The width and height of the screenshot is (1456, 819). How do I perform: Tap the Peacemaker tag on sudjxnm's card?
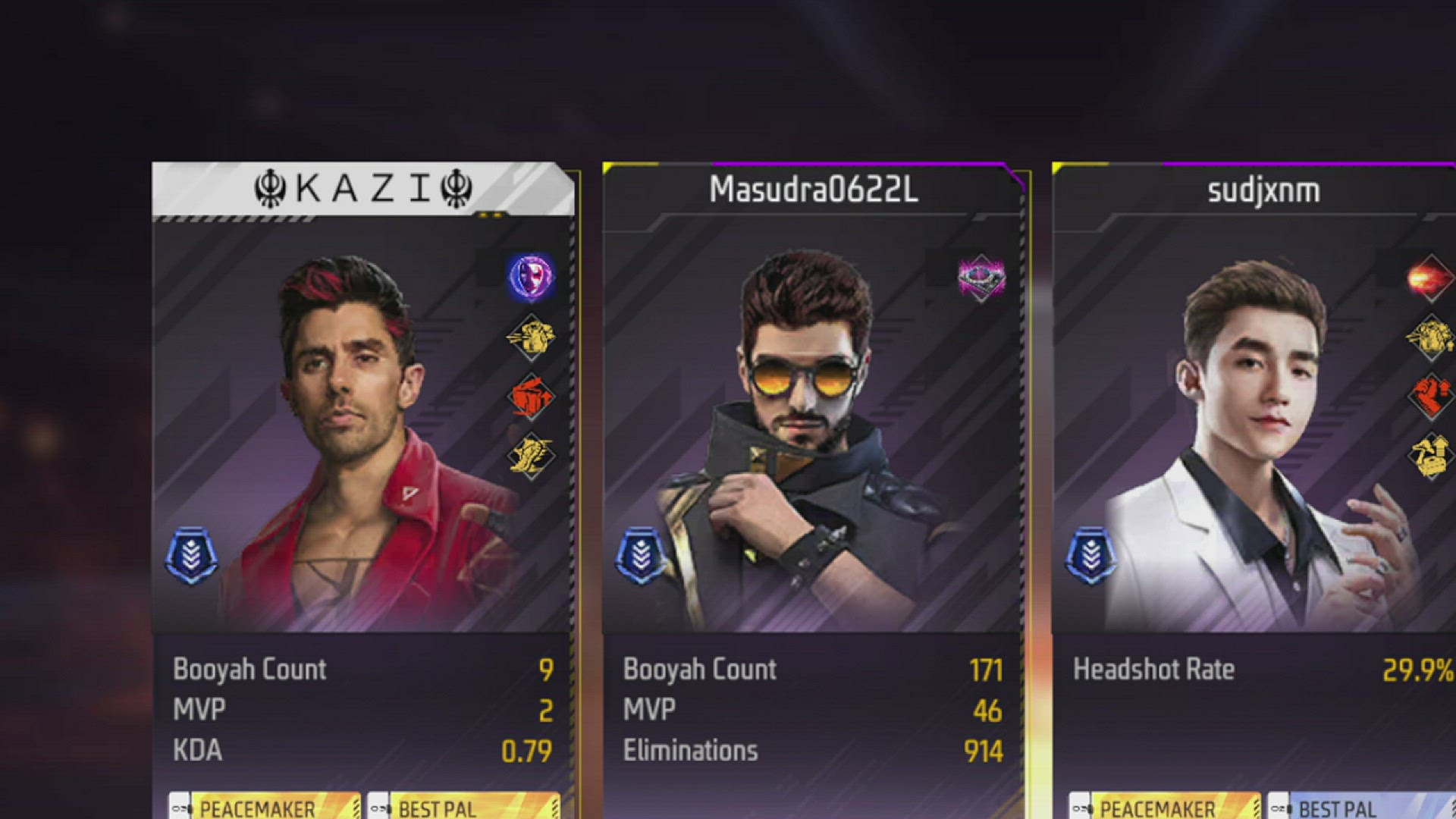(1166, 807)
